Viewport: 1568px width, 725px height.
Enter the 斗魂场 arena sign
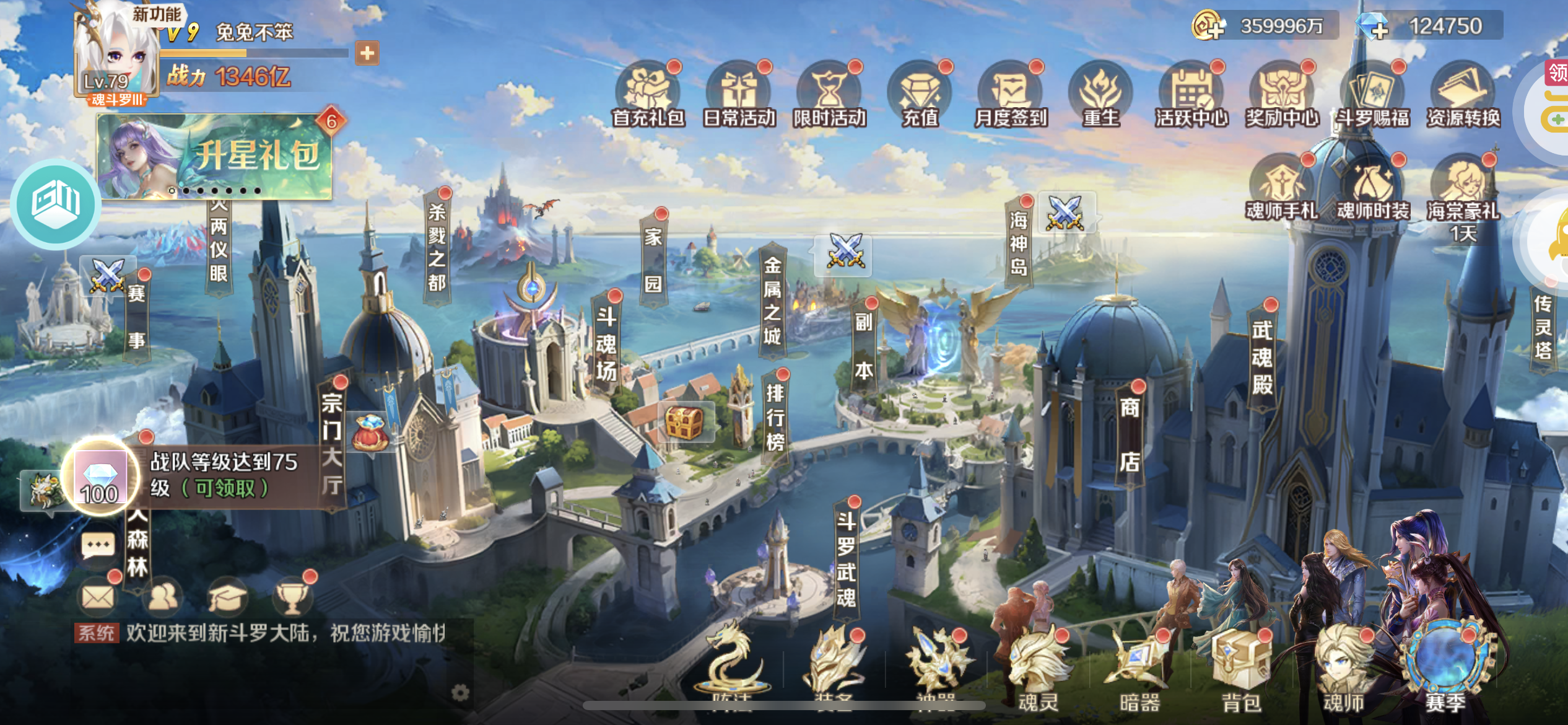606,343
